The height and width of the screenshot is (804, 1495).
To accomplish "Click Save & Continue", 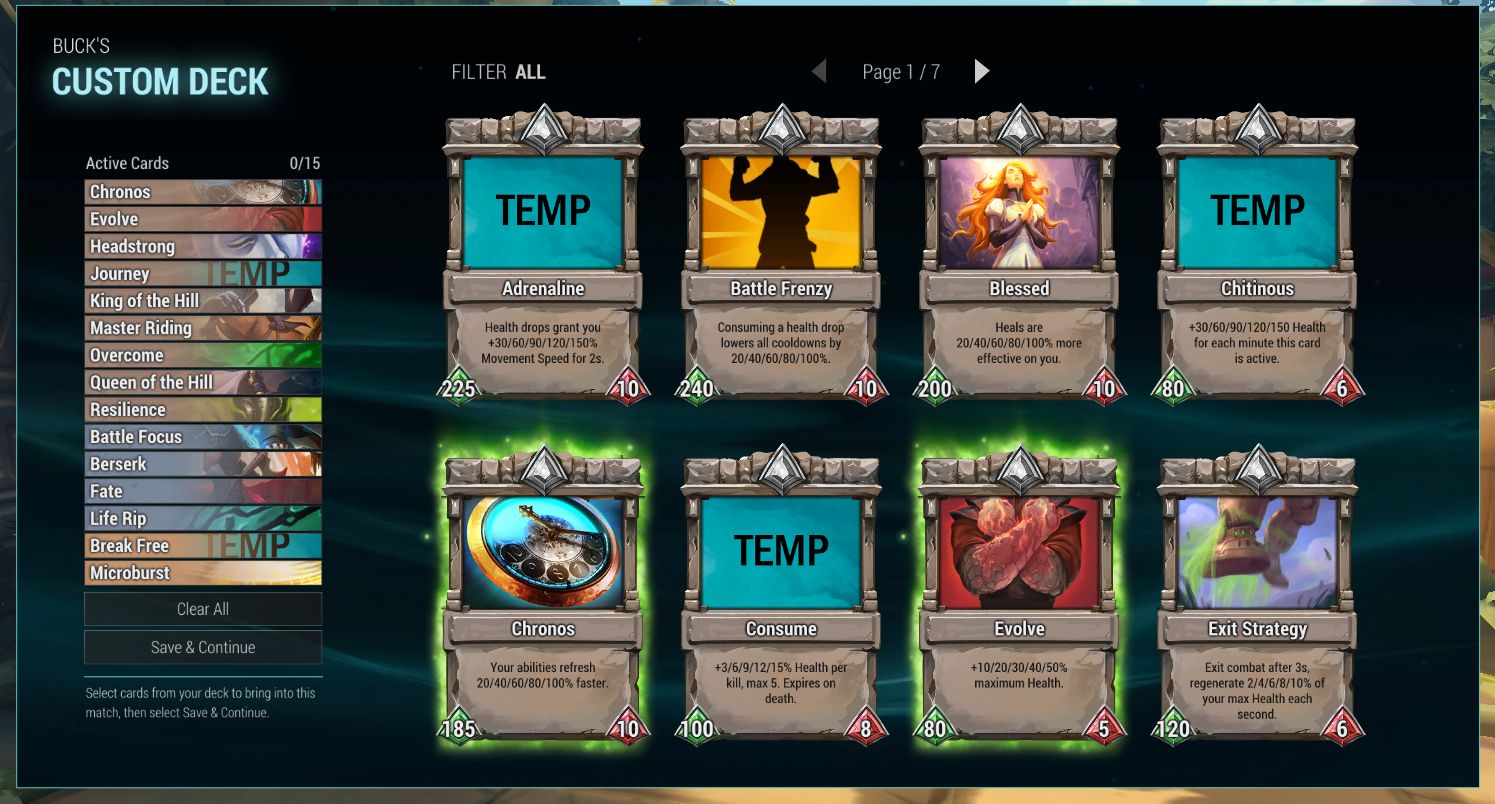I will click(203, 647).
